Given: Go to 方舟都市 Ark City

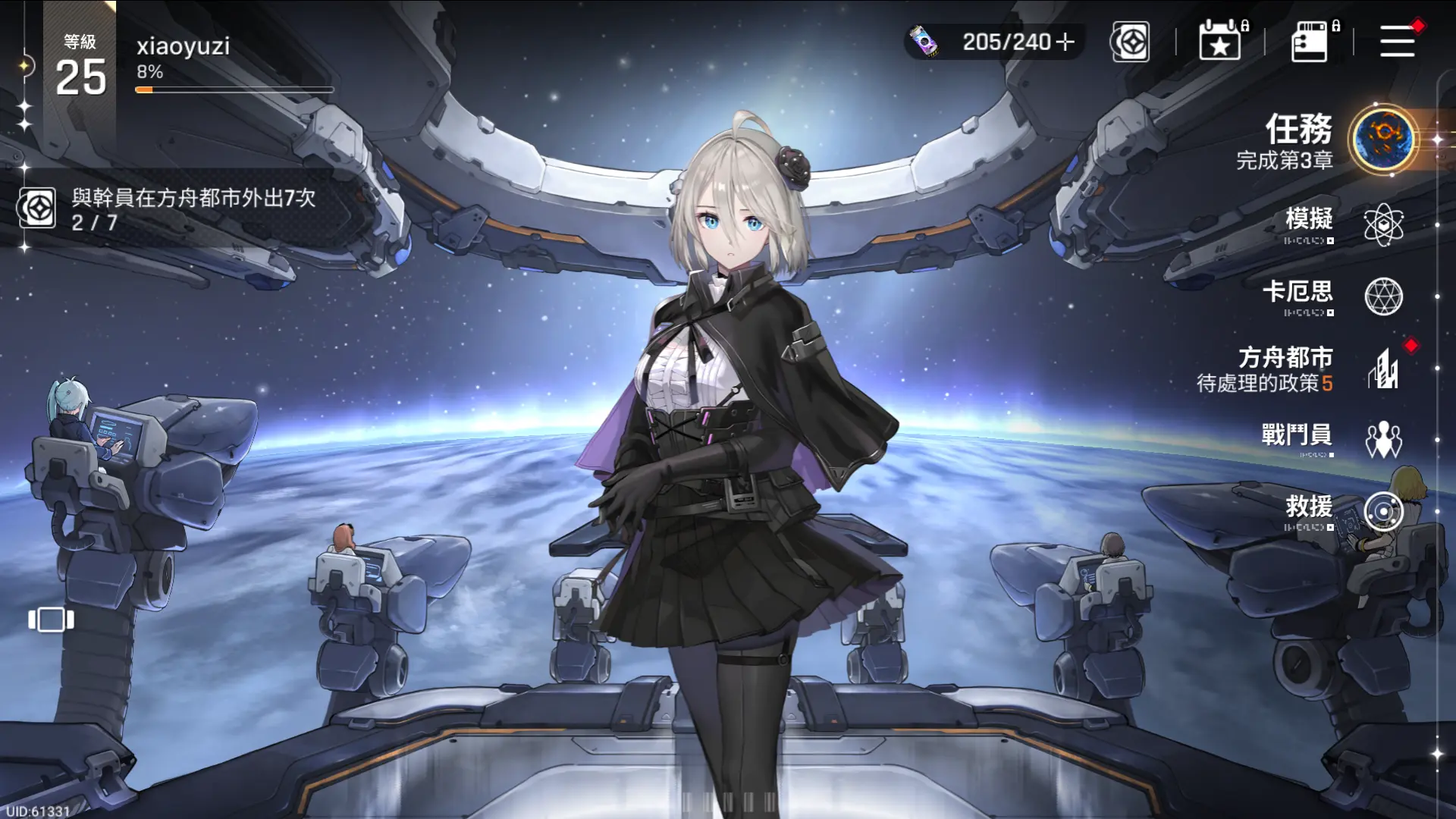Looking at the screenshot, I should click(x=1382, y=369).
